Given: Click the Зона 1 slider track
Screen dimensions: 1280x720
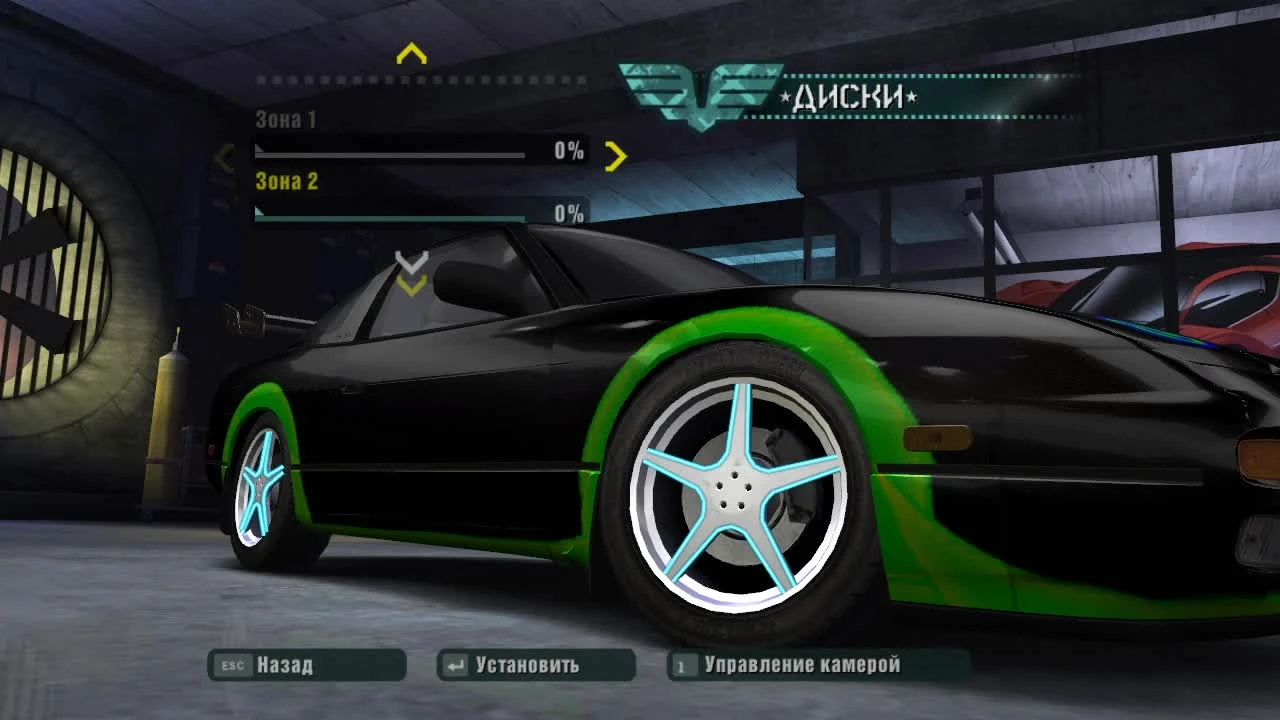Looking at the screenshot, I should [x=390, y=153].
